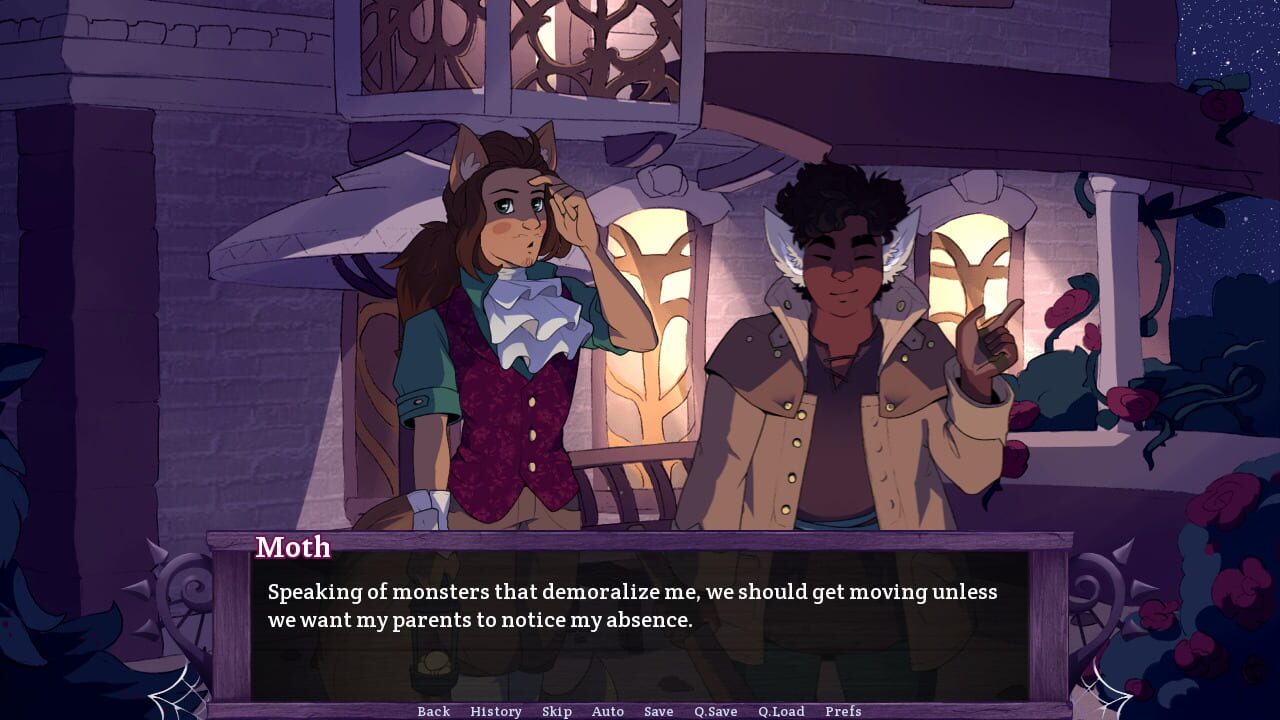Open the History screen
The image size is (1280, 720).
click(496, 711)
